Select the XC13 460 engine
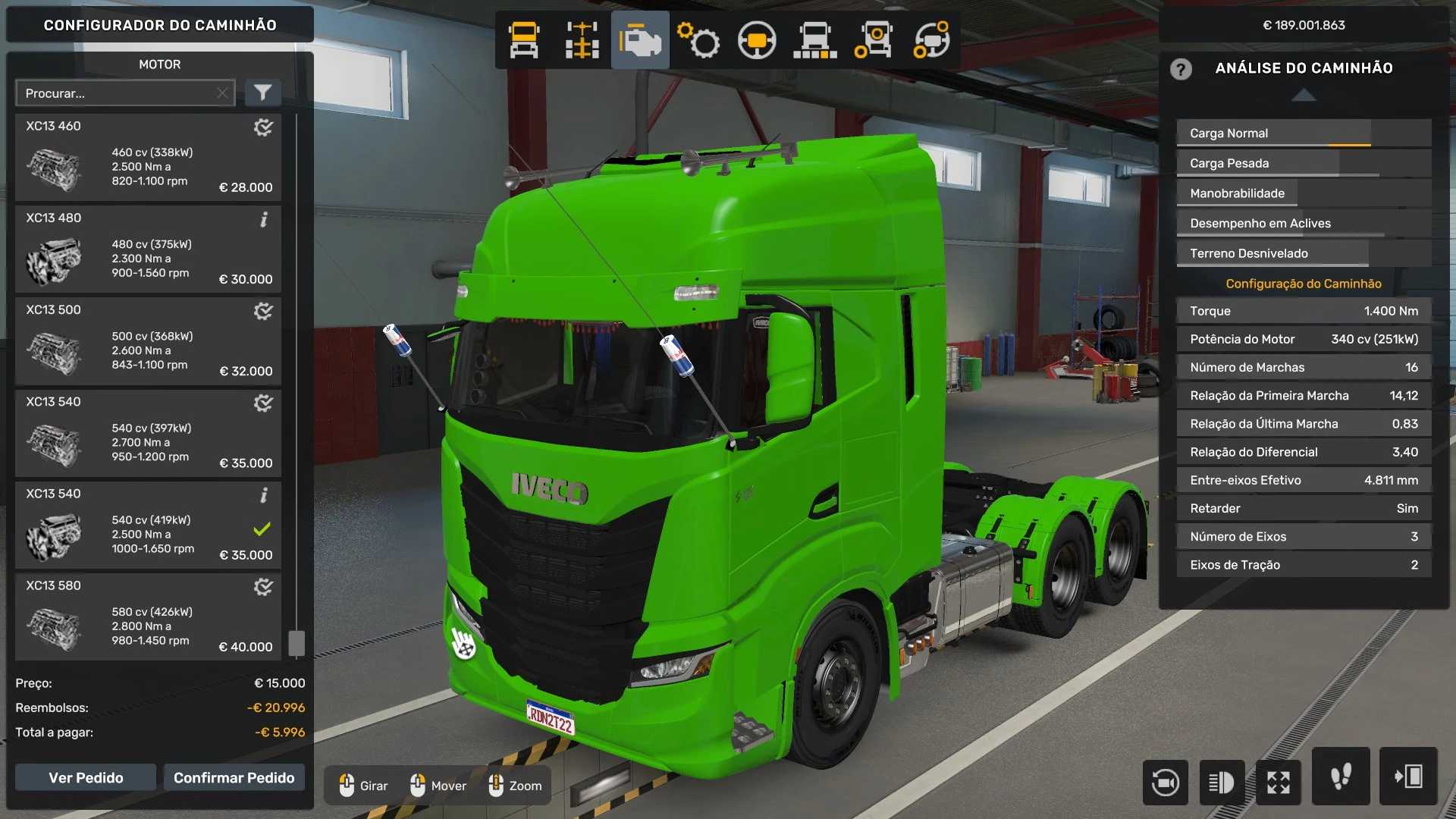This screenshot has height=819, width=1456. (x=148, y=158)
